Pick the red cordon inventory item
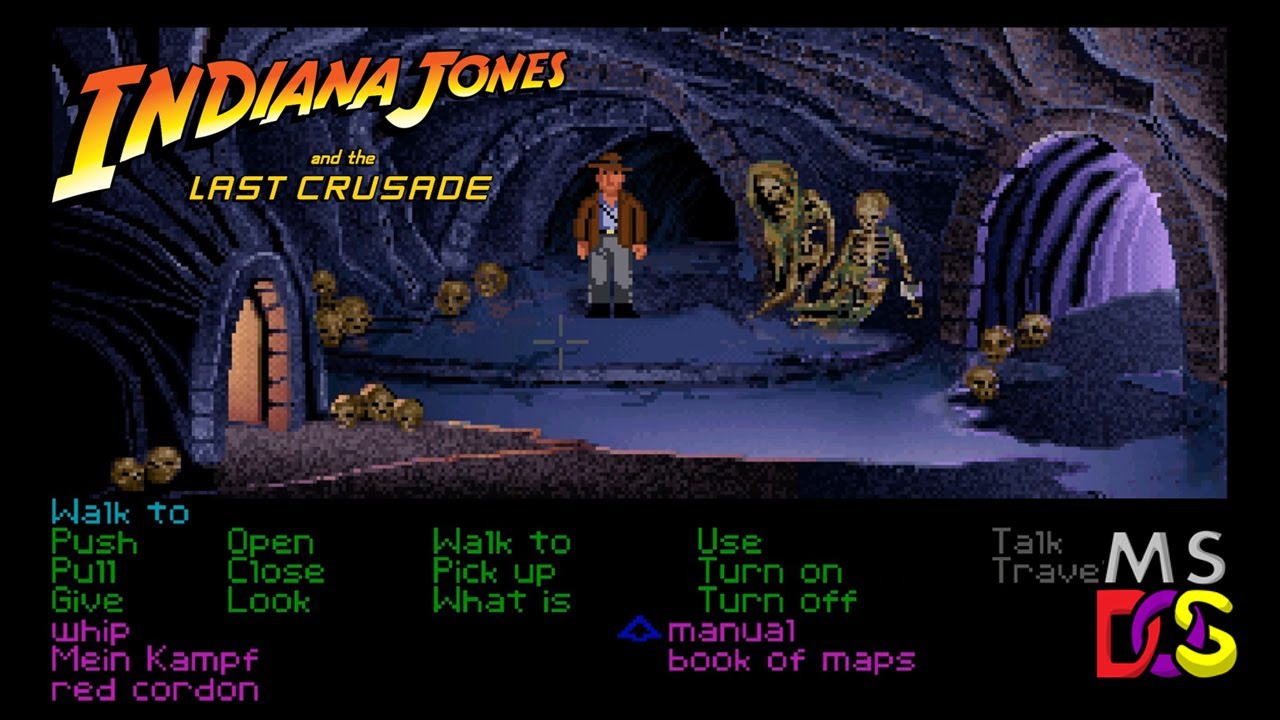The image size is (1280, 720). pyautogui.click(x=152, y=690)
